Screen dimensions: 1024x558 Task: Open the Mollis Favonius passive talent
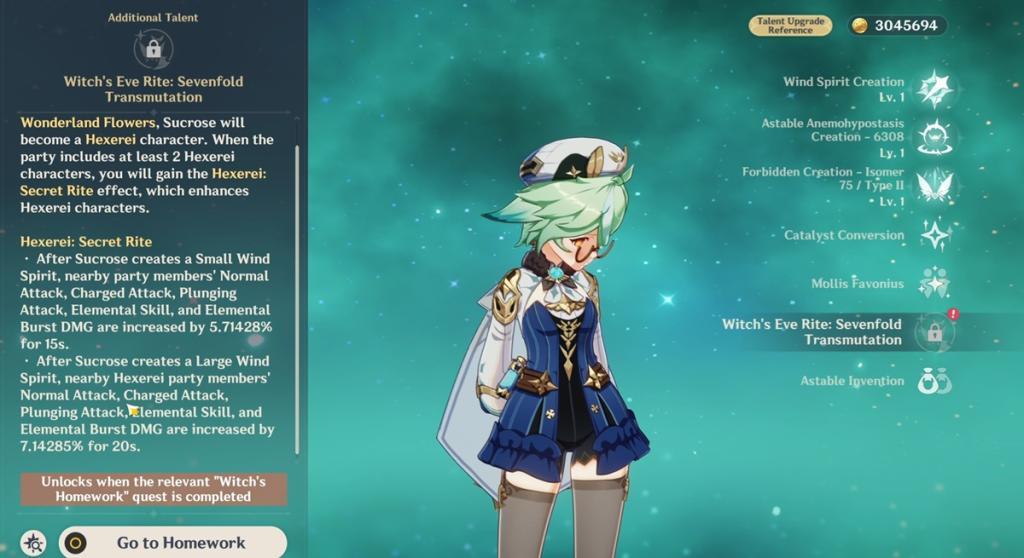(x=934, y=283)
